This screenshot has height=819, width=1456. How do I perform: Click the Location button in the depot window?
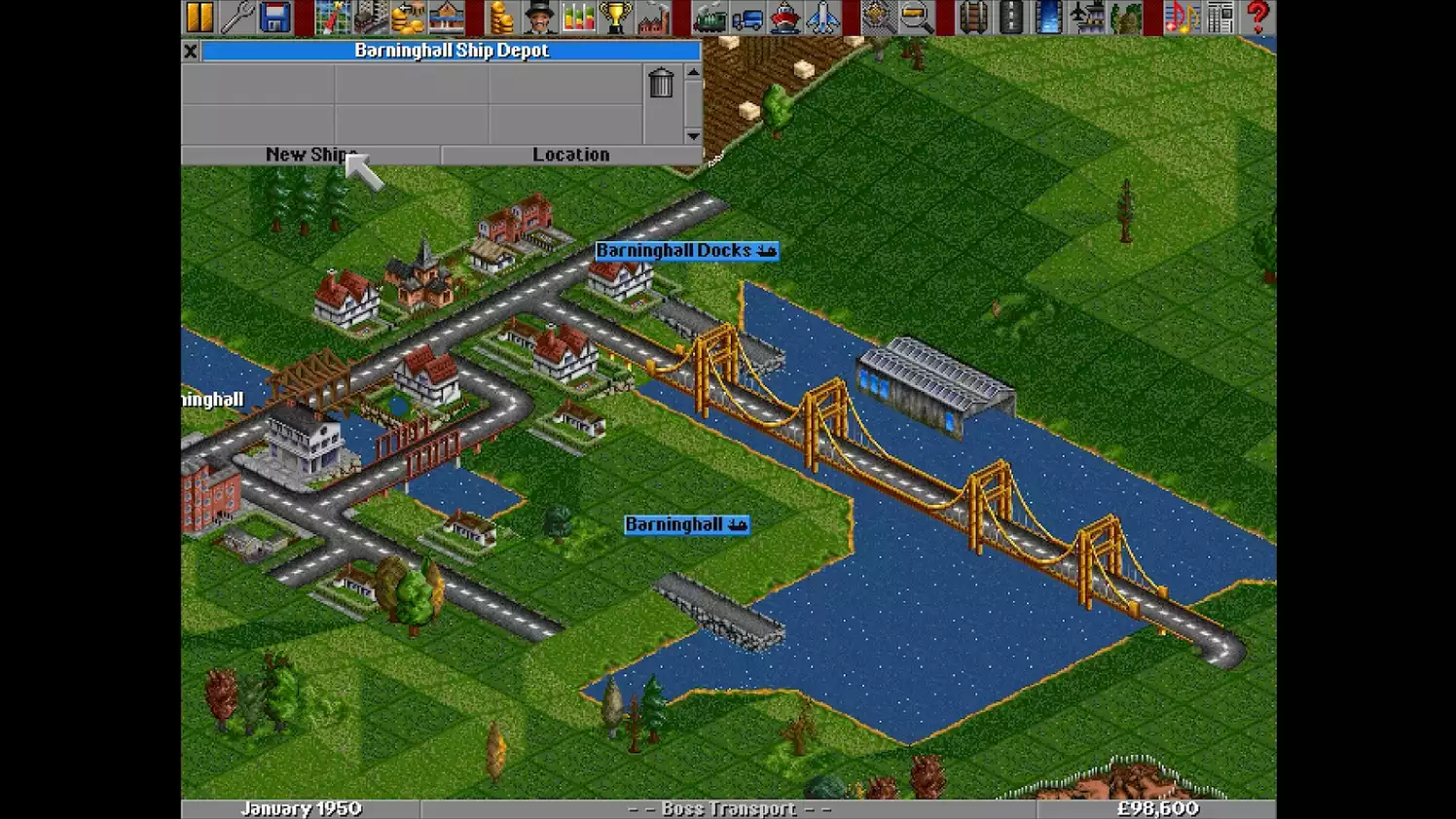pyautogui.click(x=570, y=154)
